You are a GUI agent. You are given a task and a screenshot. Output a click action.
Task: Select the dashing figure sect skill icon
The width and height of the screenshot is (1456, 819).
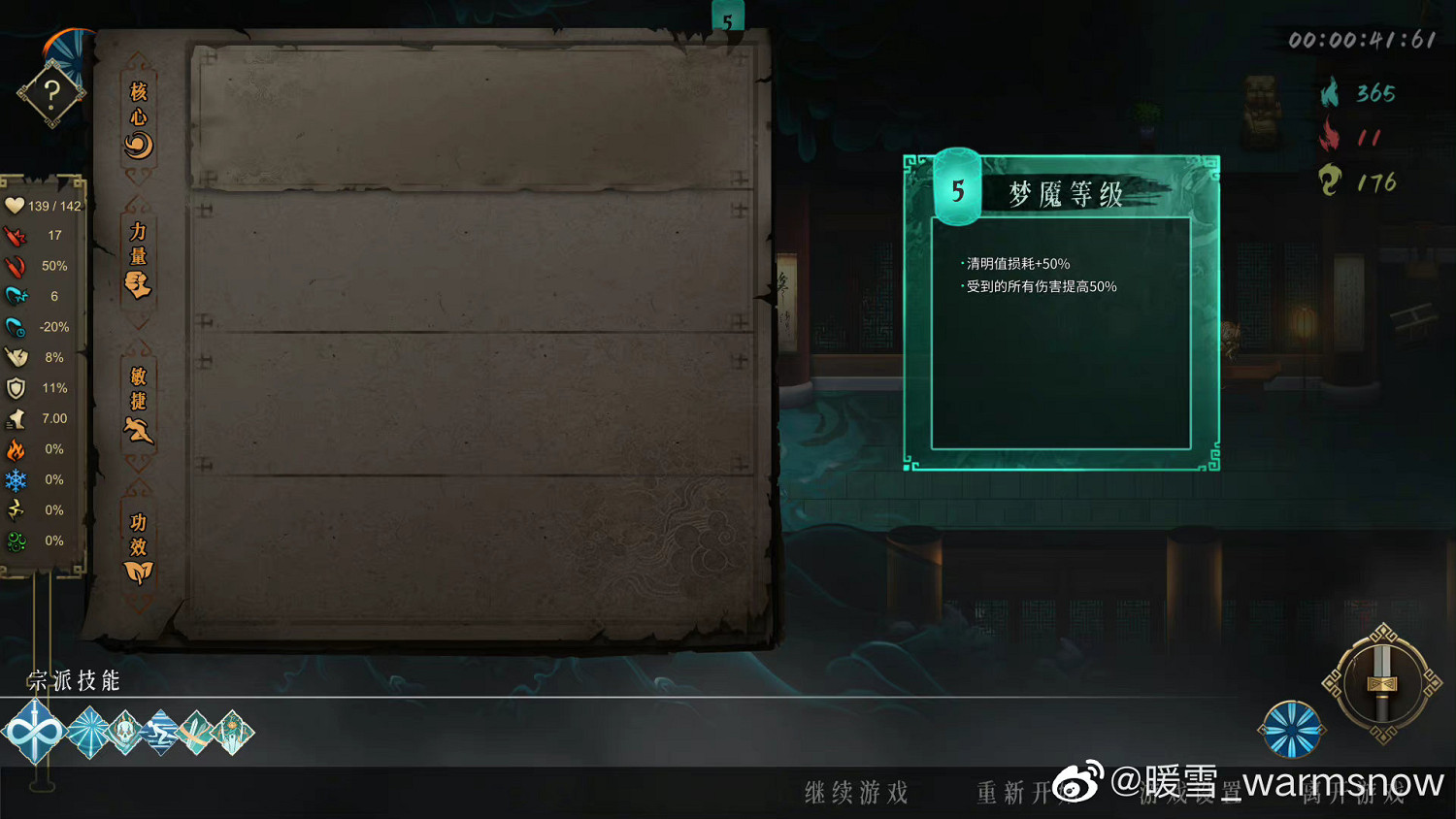coord(159,732)
